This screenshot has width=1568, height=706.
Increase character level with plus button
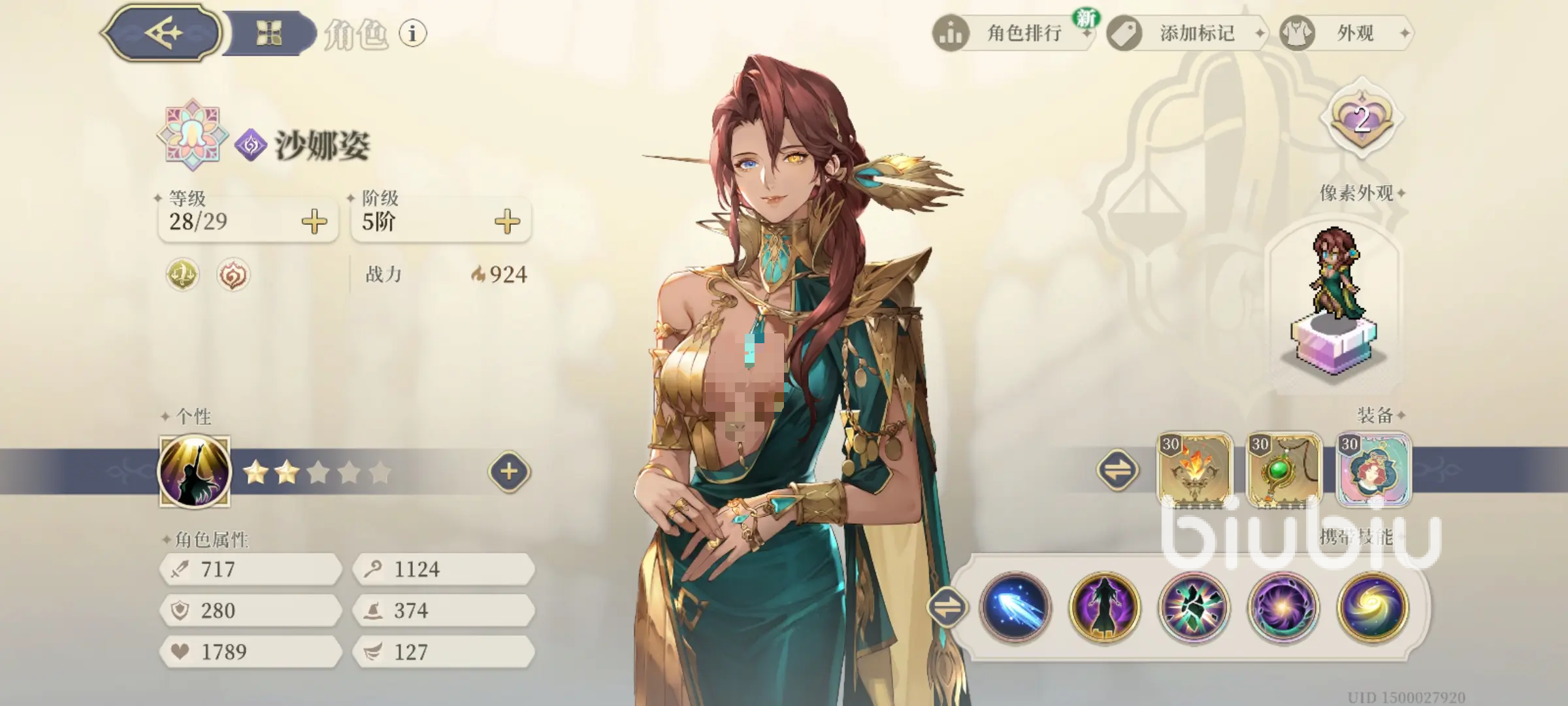[314, 222]
